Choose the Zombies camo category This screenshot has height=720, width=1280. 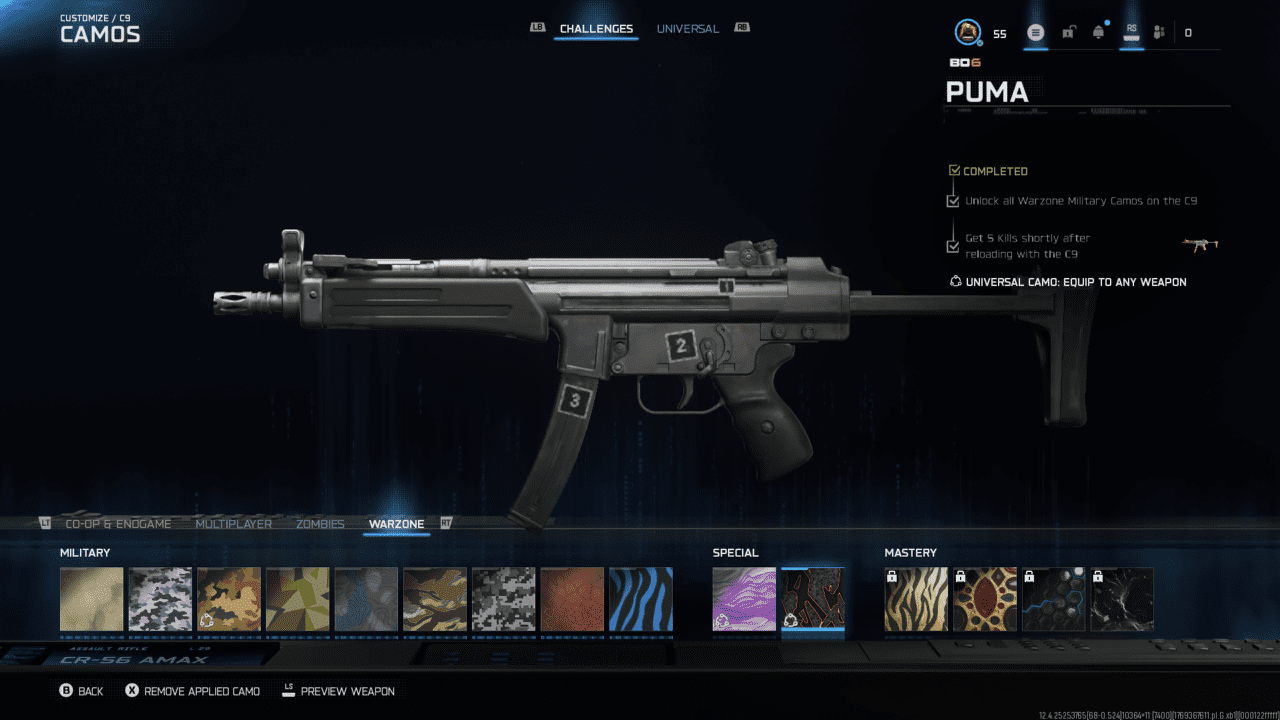(x=320, y=524)
